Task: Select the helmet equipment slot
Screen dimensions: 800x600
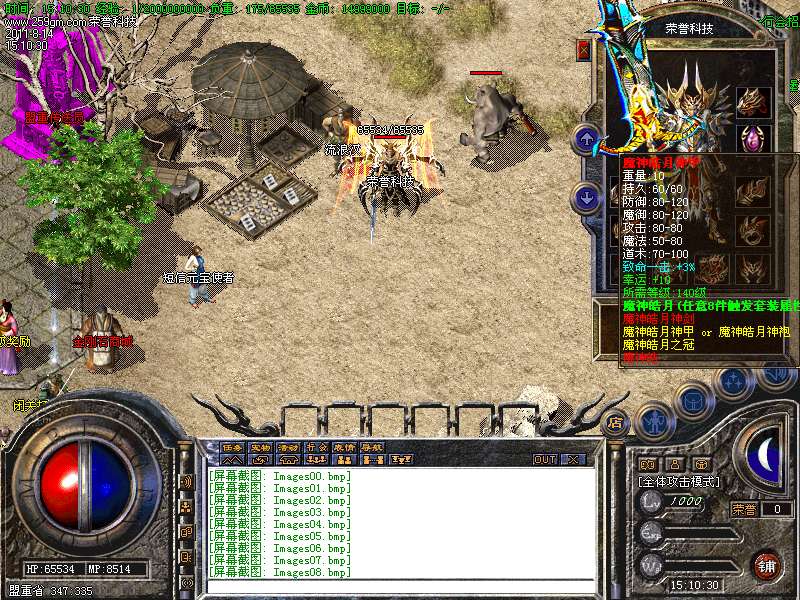Action: coord(750,102)
